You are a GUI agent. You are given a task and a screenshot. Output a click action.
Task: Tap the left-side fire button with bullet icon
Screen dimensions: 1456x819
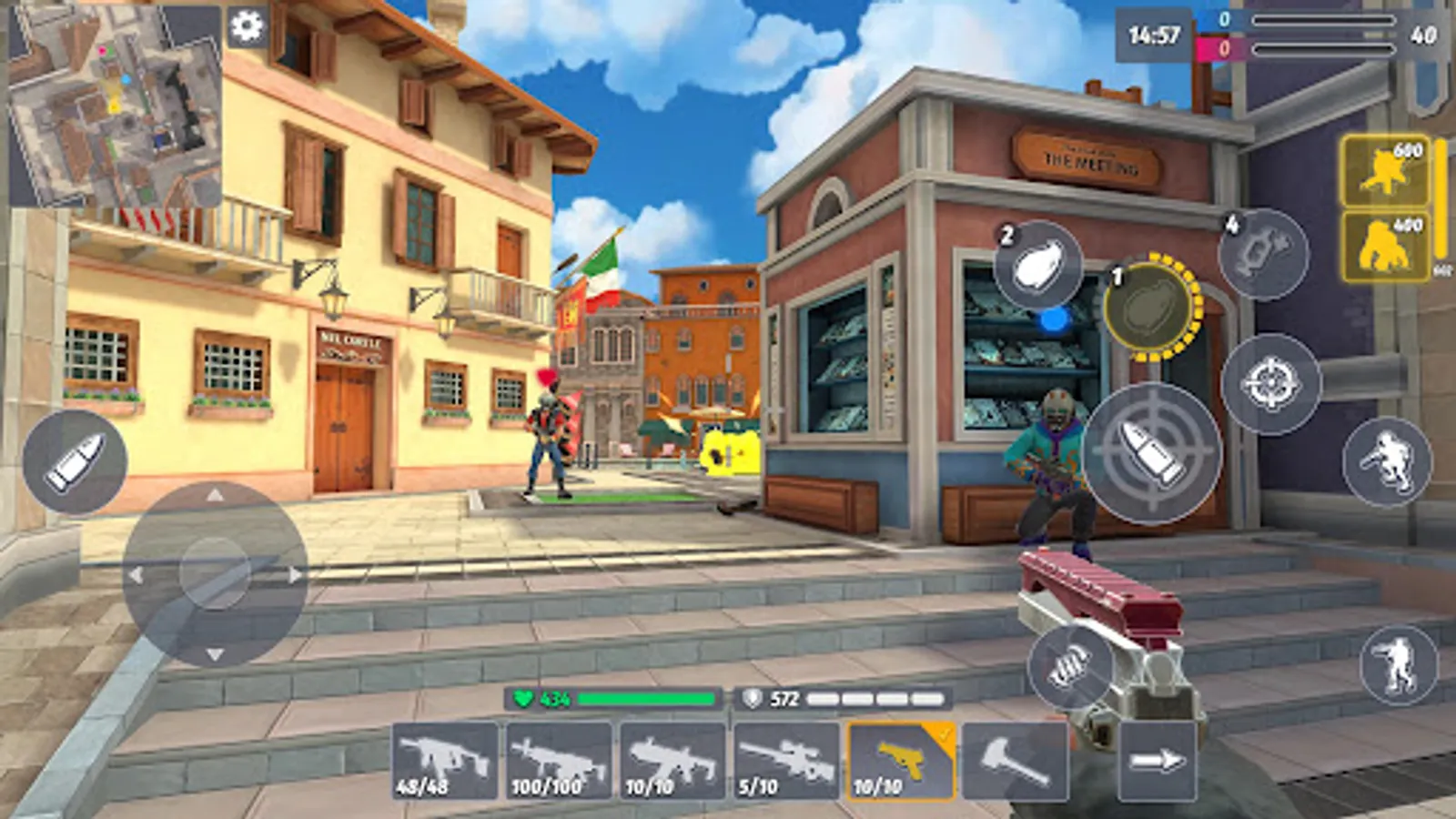76,460
